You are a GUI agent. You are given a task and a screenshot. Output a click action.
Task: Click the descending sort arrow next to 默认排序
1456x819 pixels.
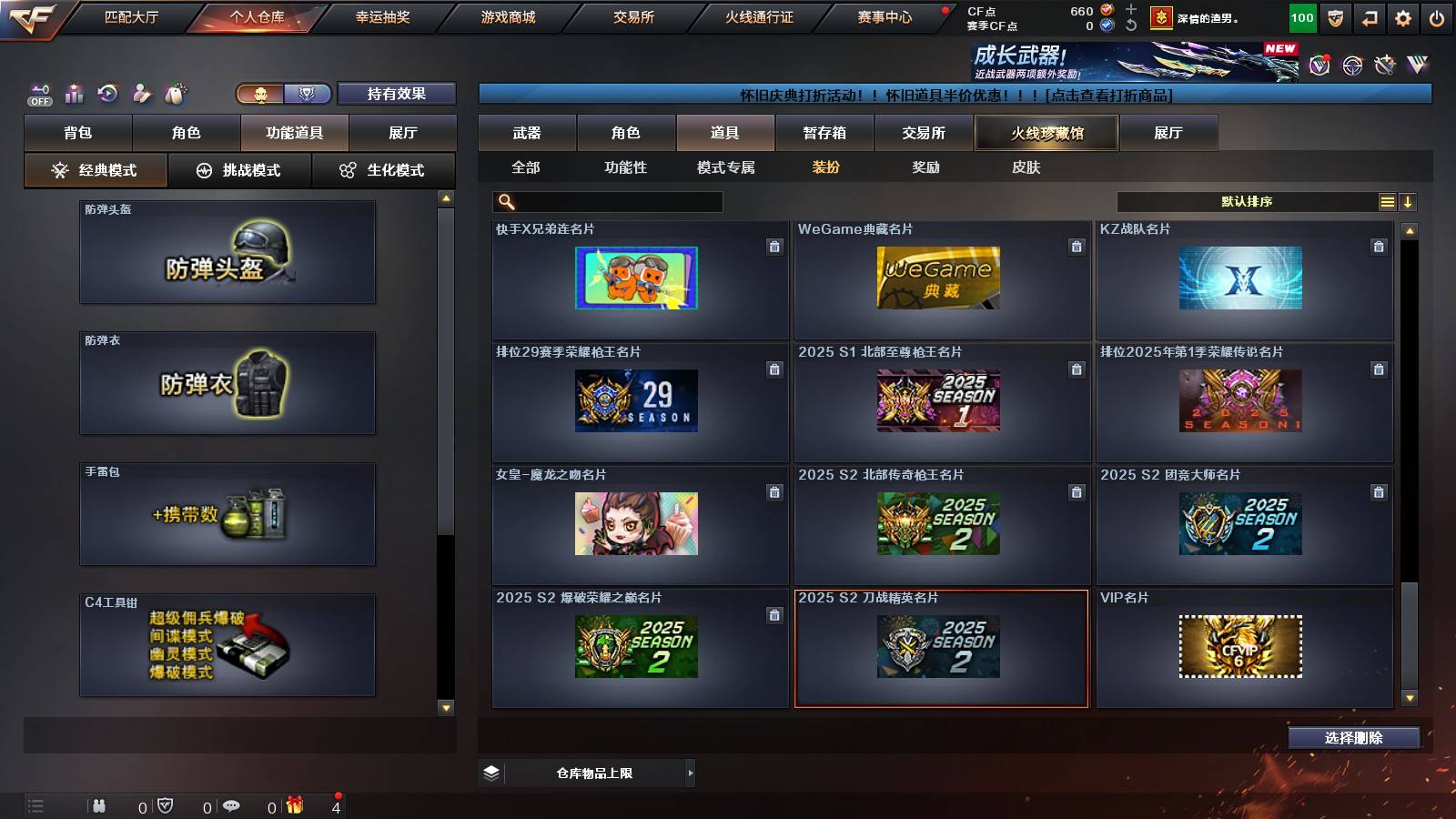pos(1408,201)
